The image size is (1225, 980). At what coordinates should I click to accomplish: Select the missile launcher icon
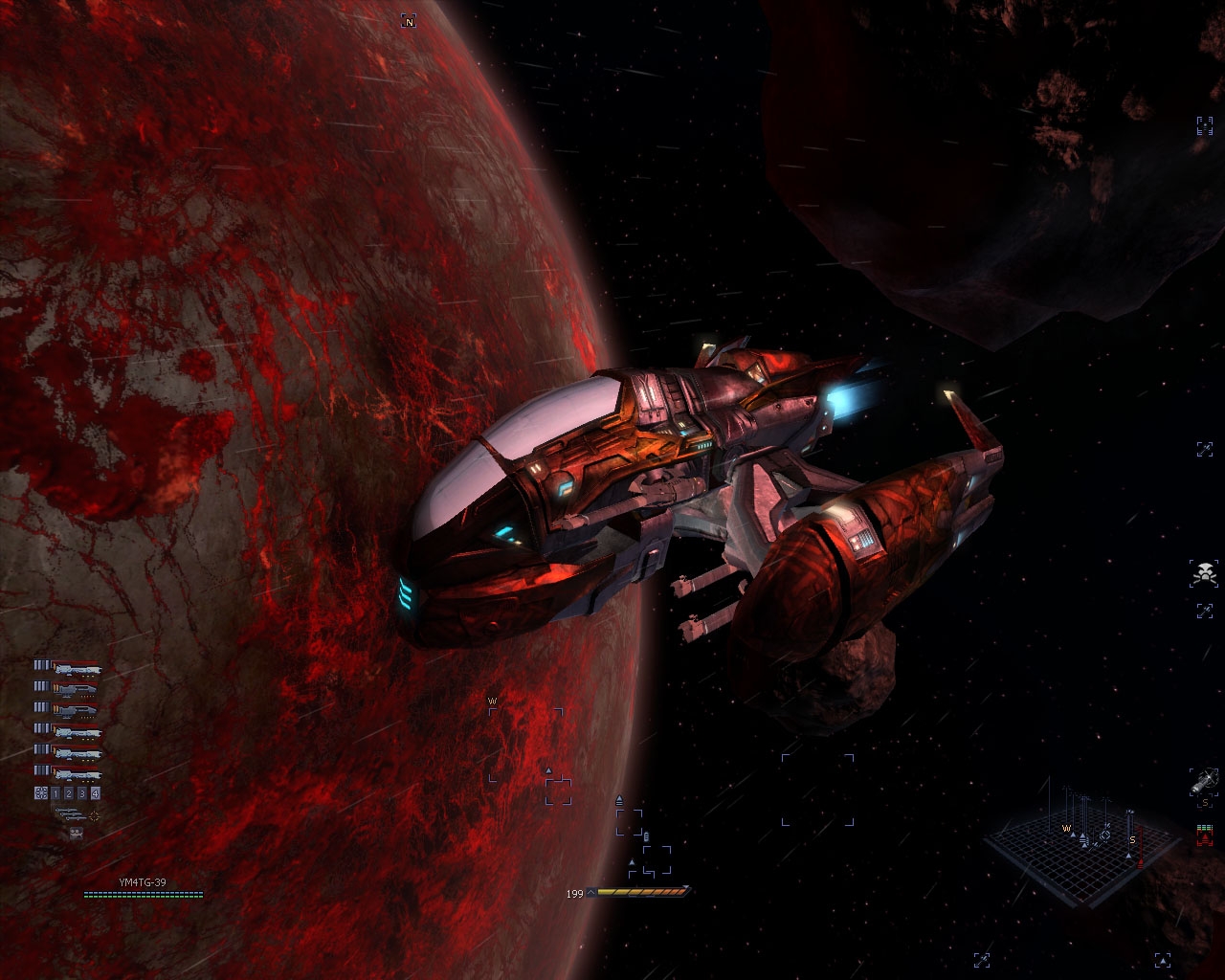pos(67,814)
